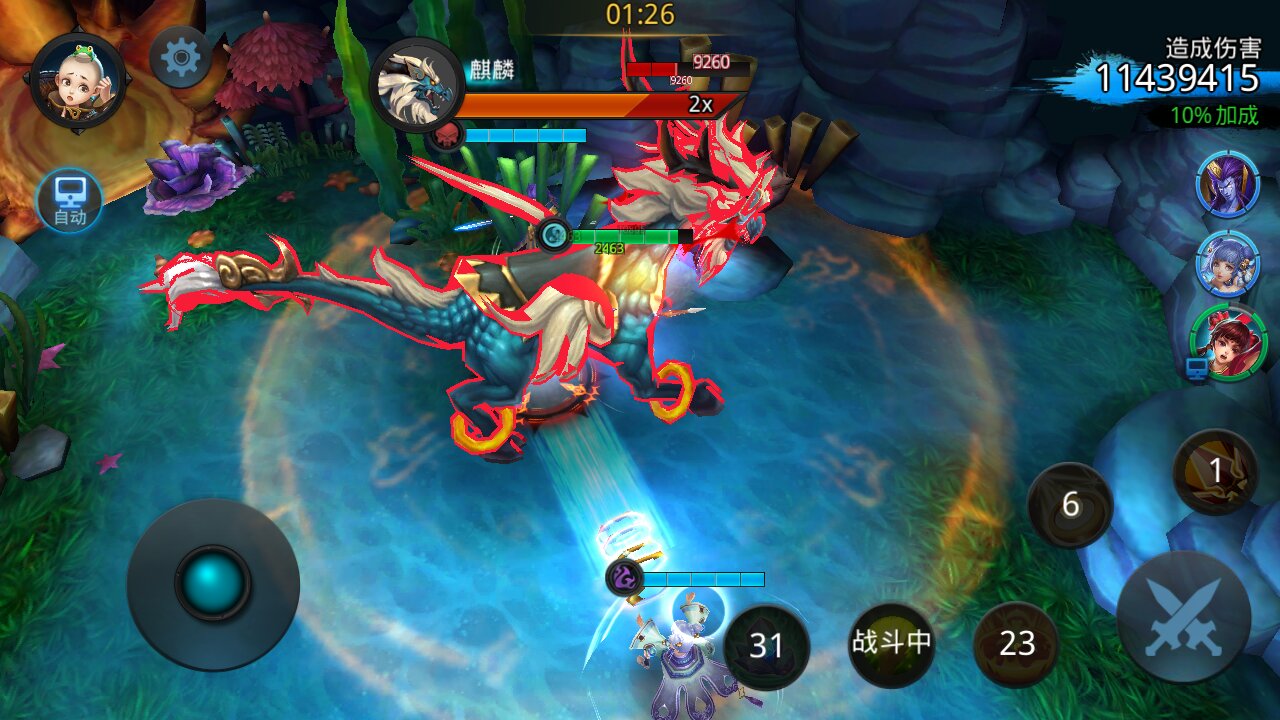Tap the baby monk player avatar

(78, 79)
